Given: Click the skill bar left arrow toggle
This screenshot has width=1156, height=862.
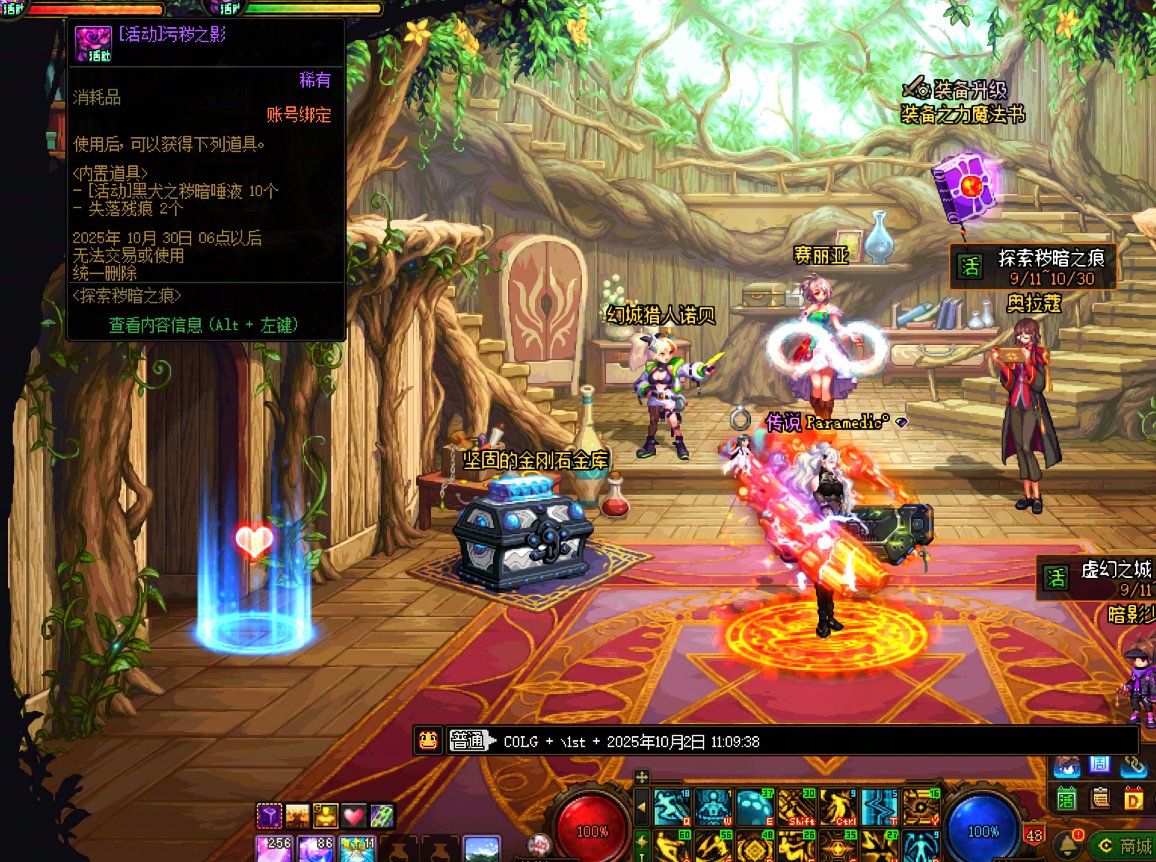Looking at the screenshot, I should [642, 808].
